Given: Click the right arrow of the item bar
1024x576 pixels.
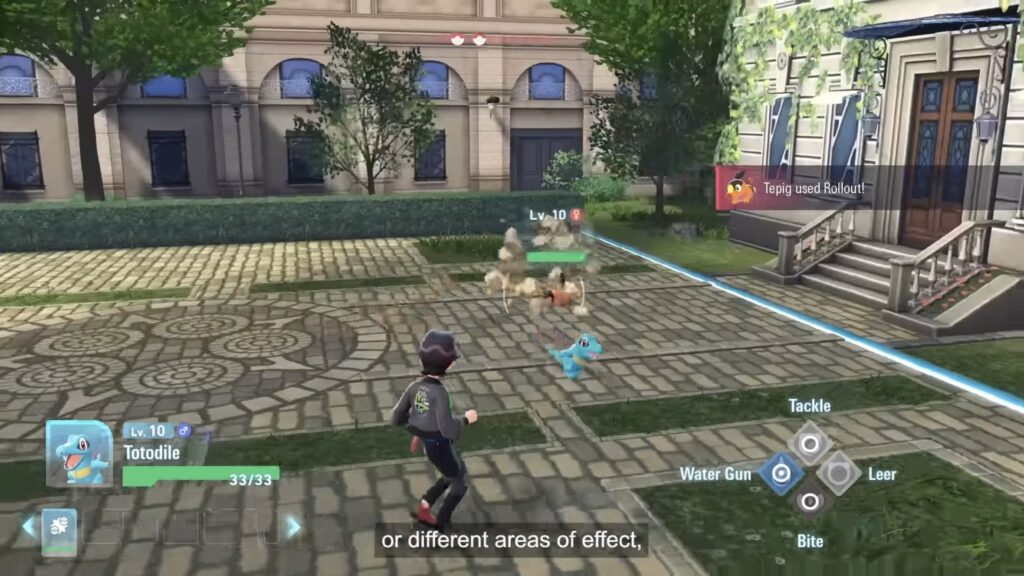Looking at the screenshot, I should coord(293,527).
